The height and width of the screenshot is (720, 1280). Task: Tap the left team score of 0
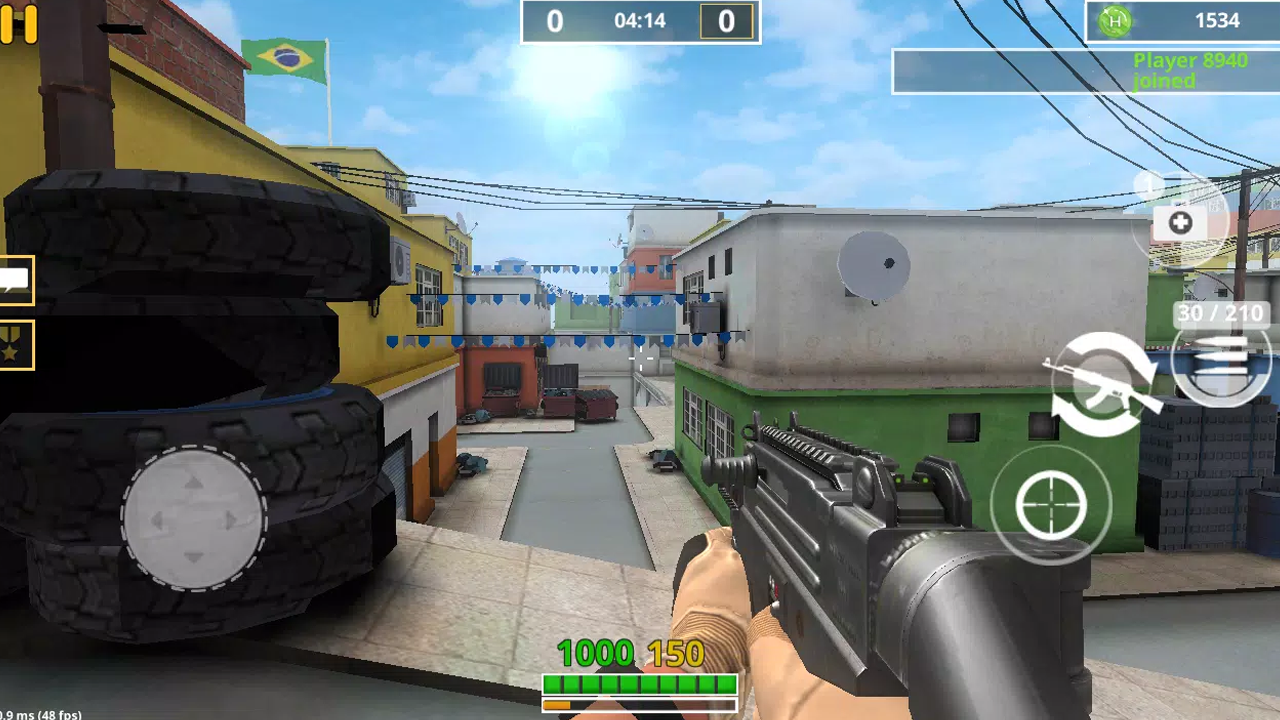point(554,21)
